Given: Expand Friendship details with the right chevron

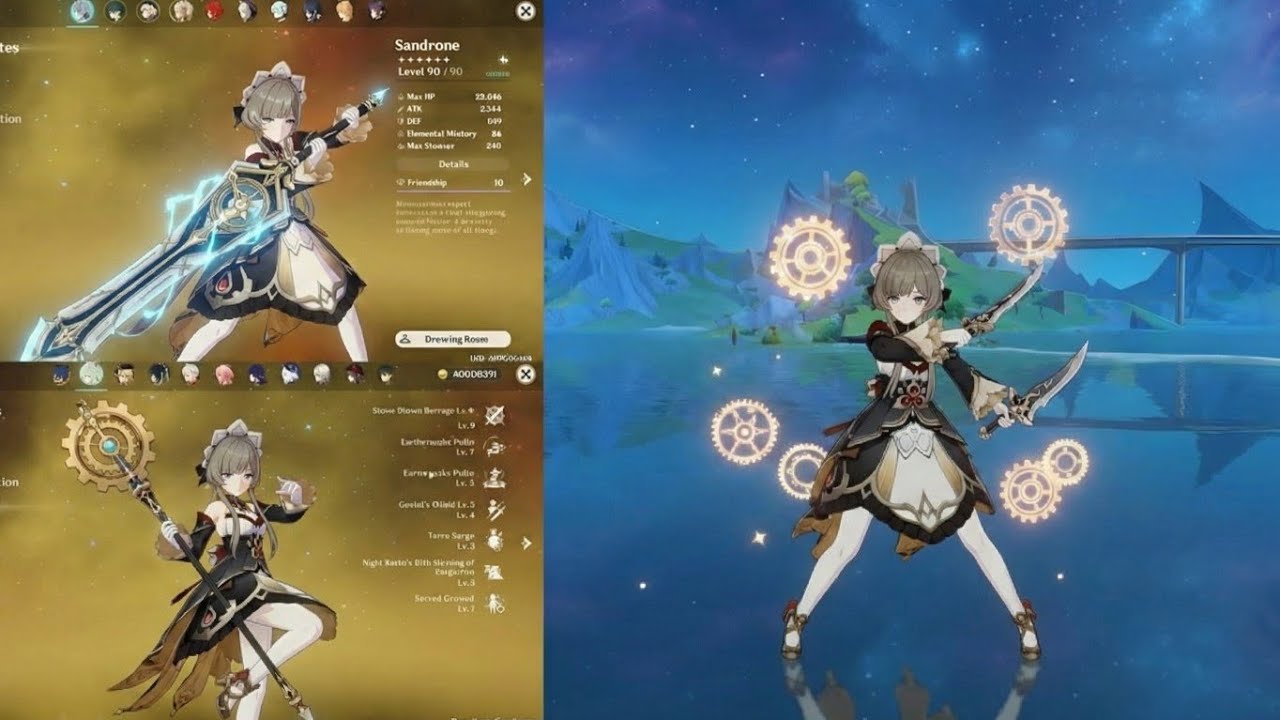Looking at the screenshot, I should point(525,179).
